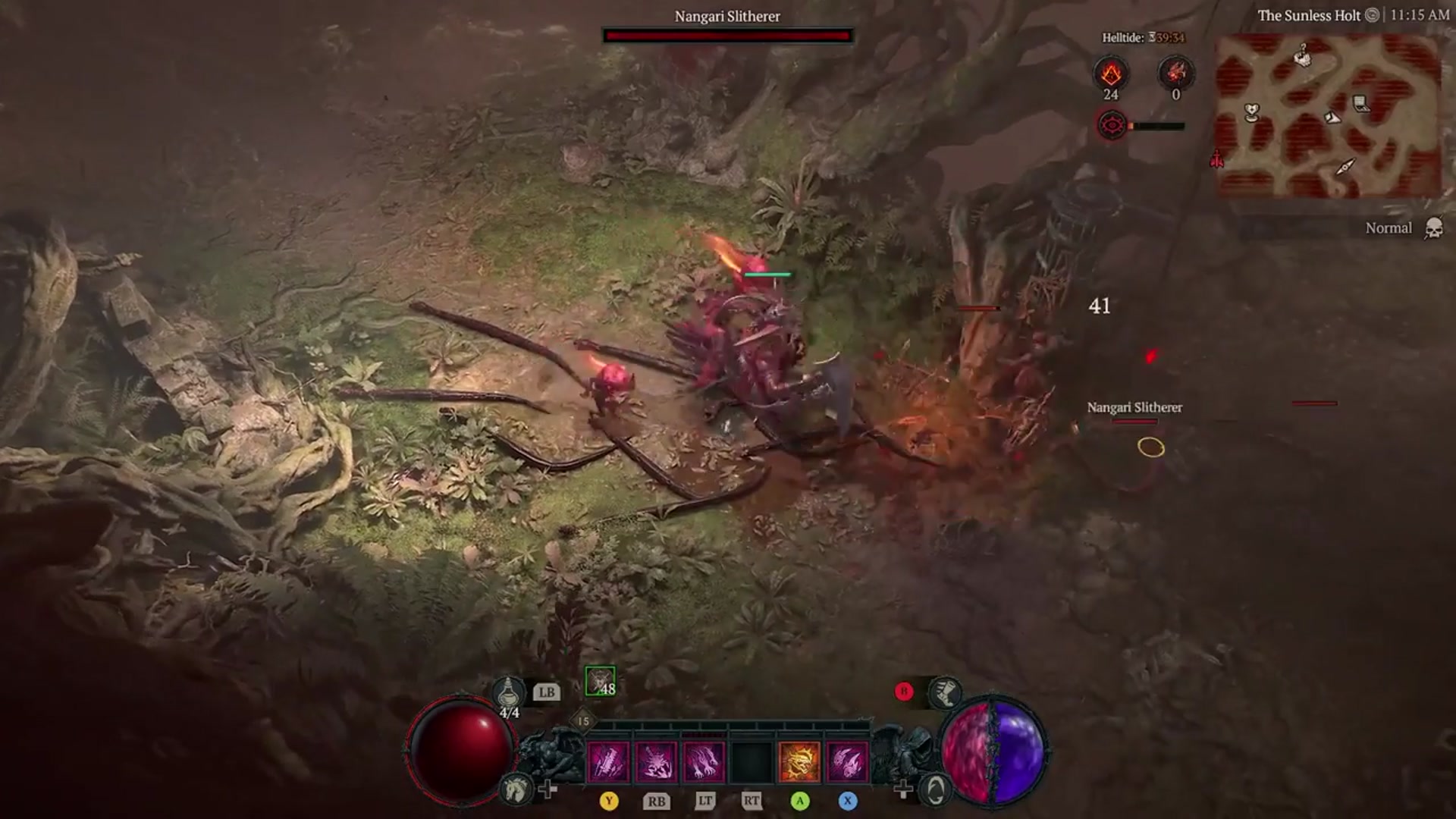The height and width of the screenshot is (819, 1456).
Task: Open the question mark quest marker on the minimap
Action: click(1303, 55)
